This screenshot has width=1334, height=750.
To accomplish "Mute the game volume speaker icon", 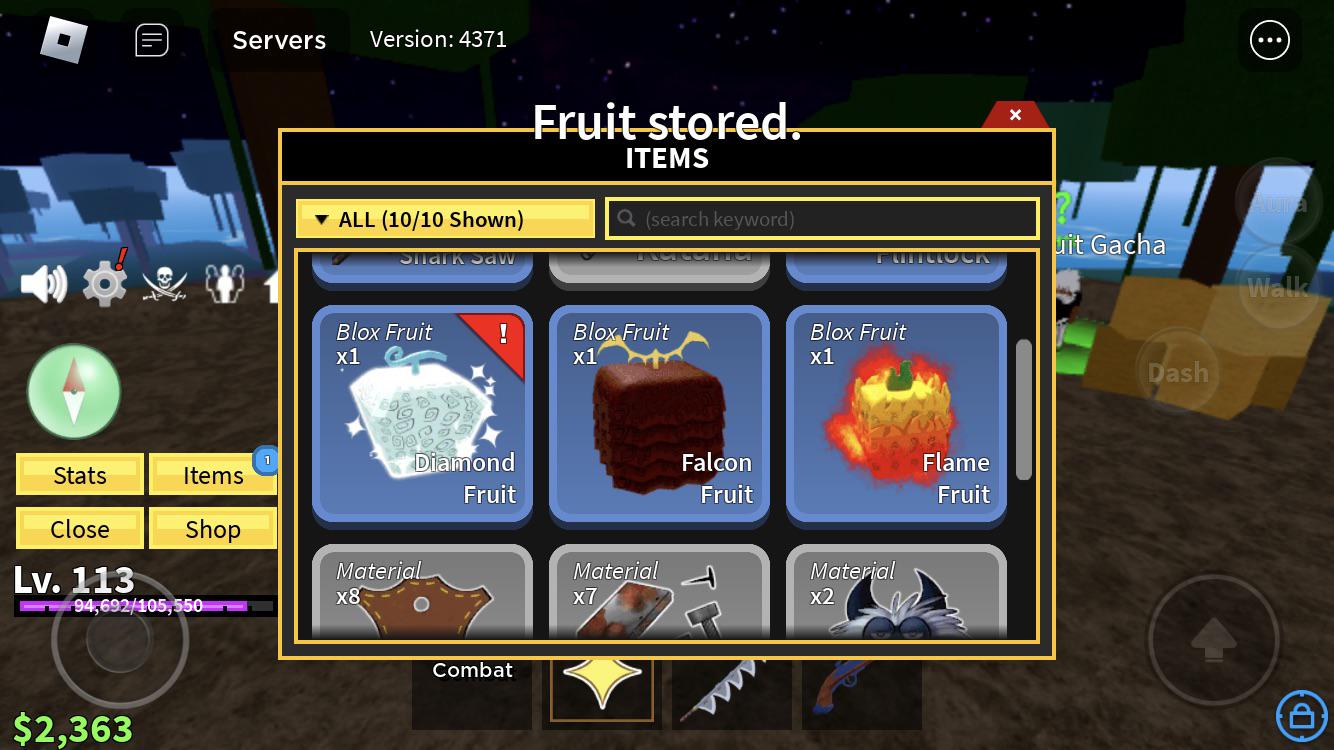I will 44,282.
